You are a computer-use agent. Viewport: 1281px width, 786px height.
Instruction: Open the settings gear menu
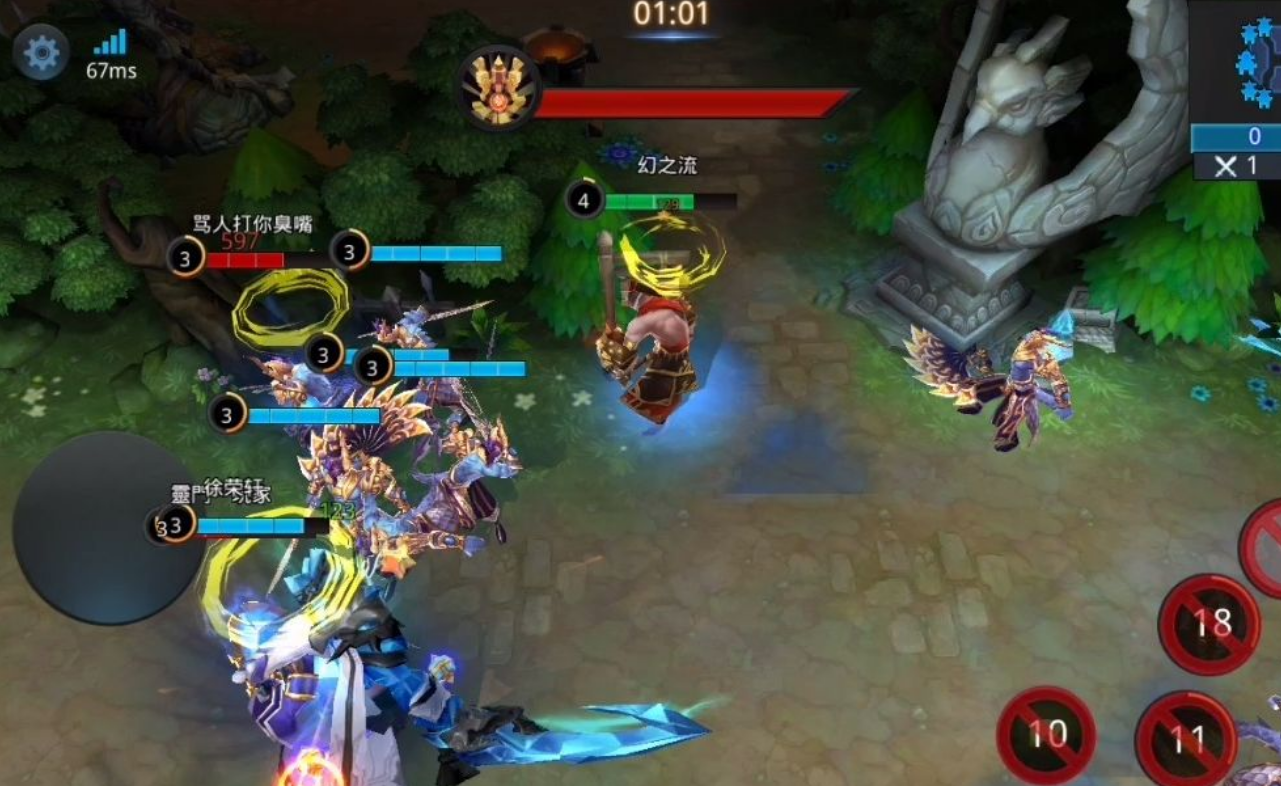(x=41, y=53)
